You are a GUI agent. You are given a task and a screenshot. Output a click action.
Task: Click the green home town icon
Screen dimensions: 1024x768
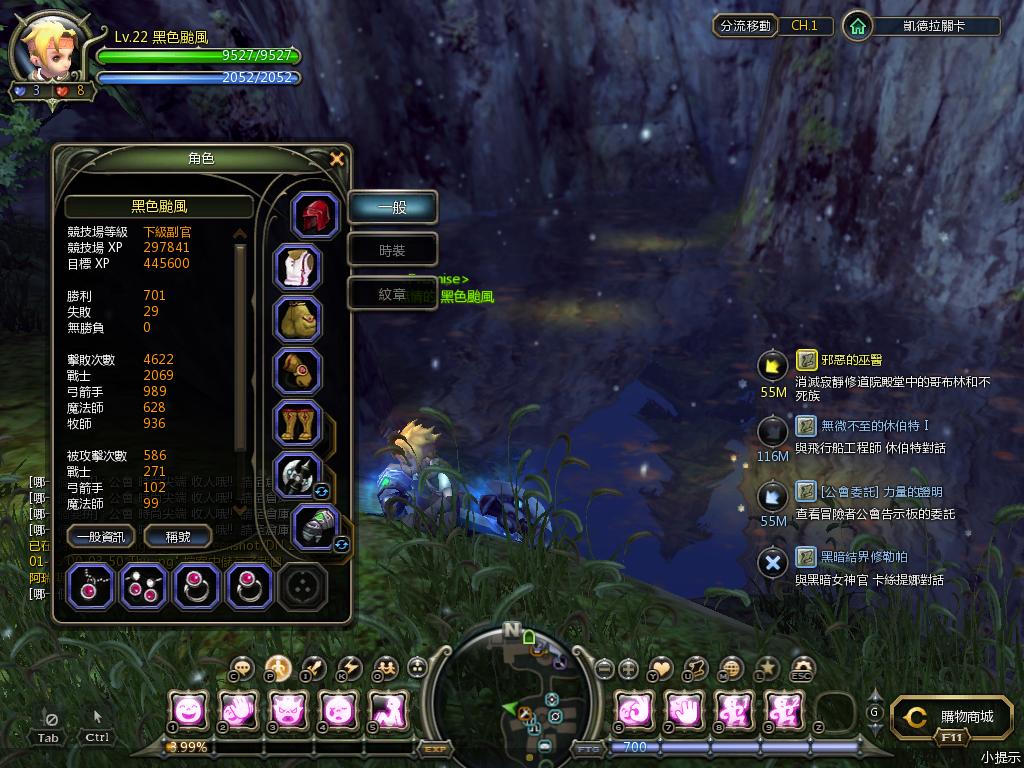point(857,26)
